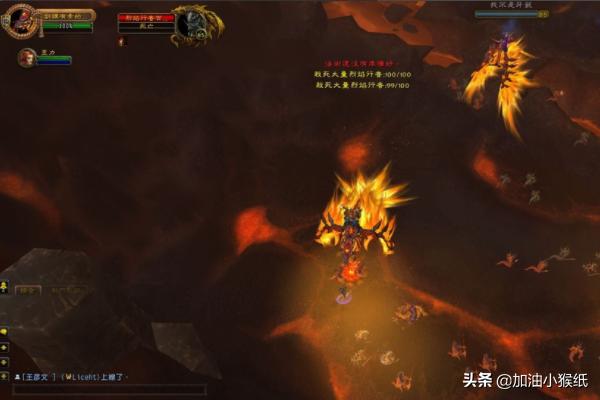Viewport: 600px width, 400px height.
Task: Open the yellow speech bubble chat menu
Action: coord(5,331)
